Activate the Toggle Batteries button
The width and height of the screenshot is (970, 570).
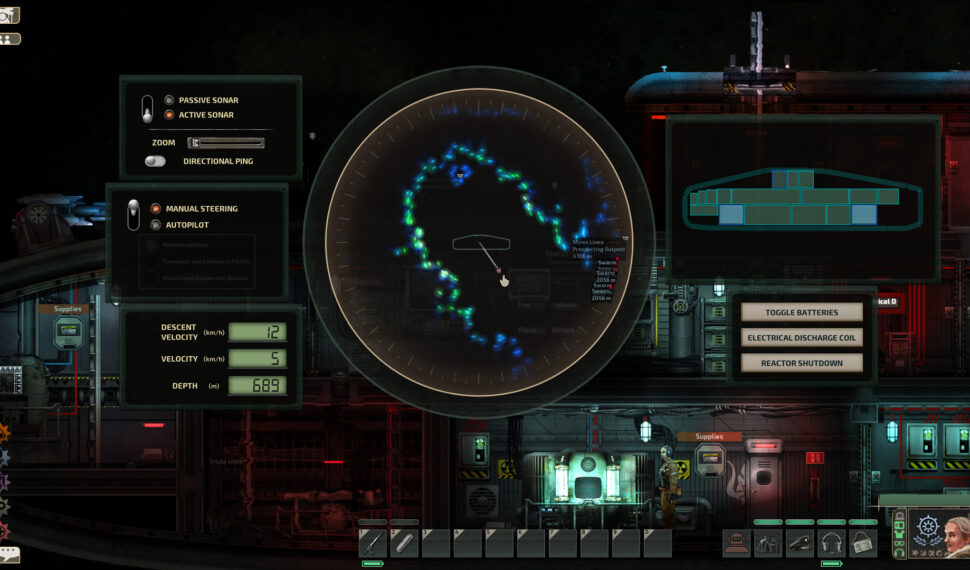(x=801, y=312)
